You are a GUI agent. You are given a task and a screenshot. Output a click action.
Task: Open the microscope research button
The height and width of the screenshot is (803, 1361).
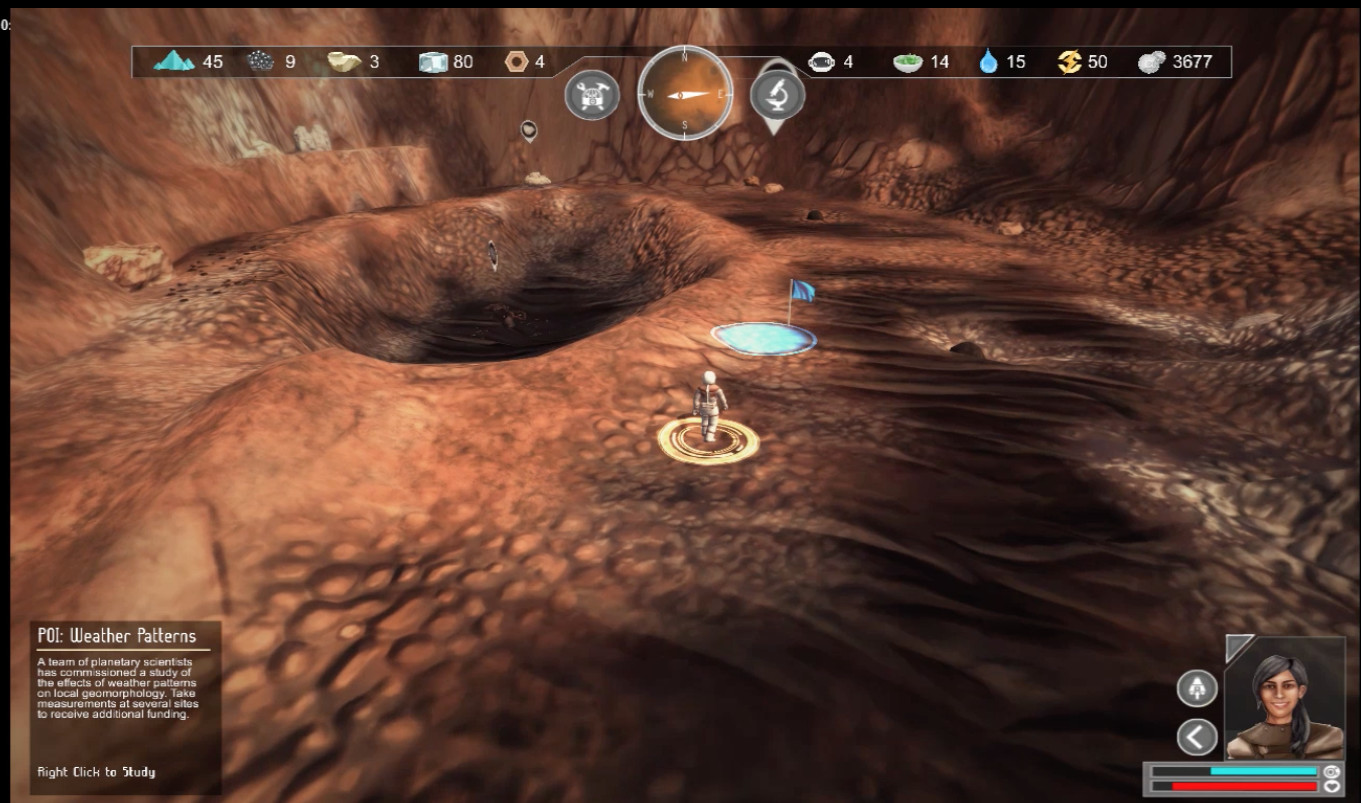(x=777, y=94)
